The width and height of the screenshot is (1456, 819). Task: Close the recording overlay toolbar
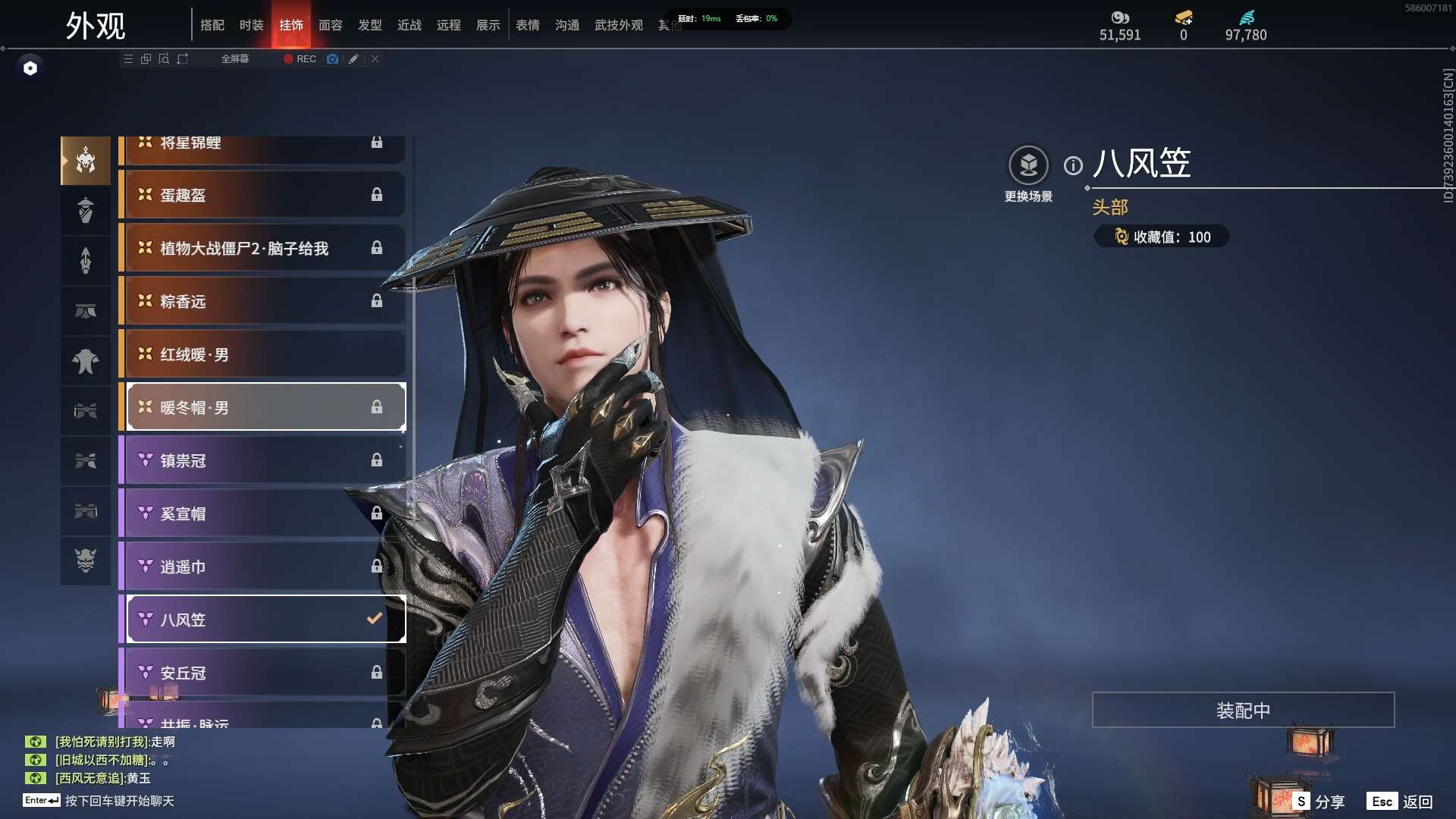point(375,58)
